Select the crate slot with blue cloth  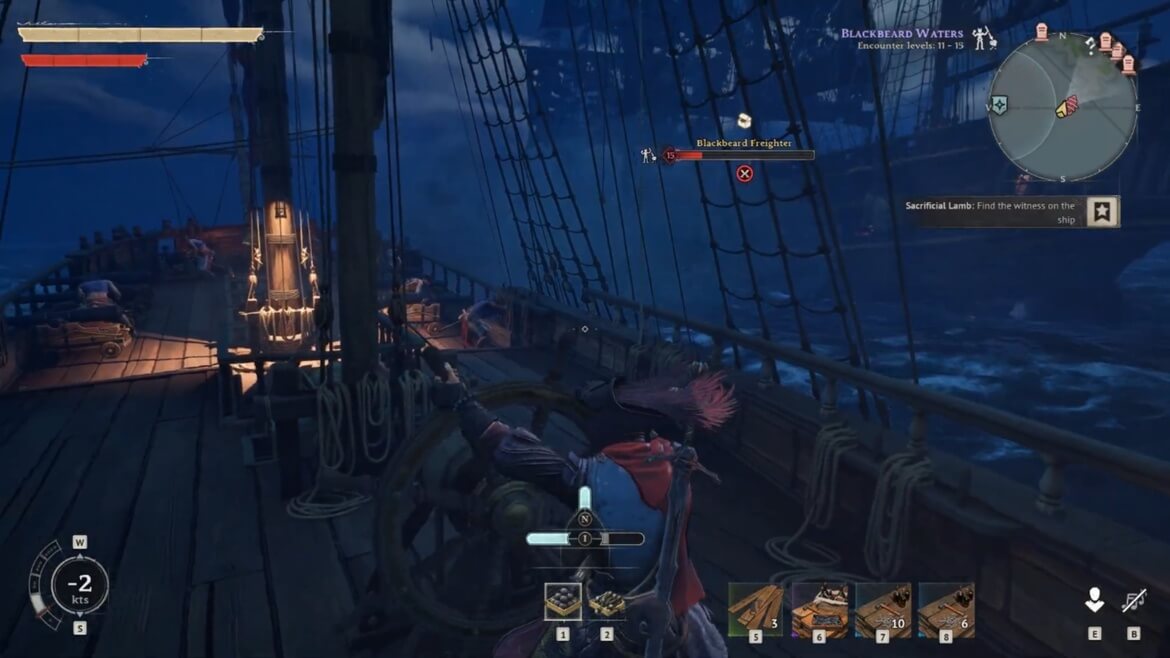pos(820,609)
